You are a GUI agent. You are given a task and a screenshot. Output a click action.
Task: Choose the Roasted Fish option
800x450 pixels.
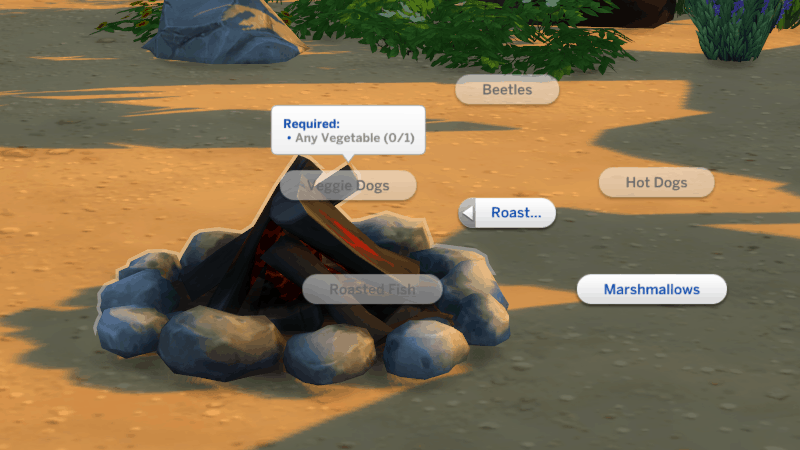(372, 290)
